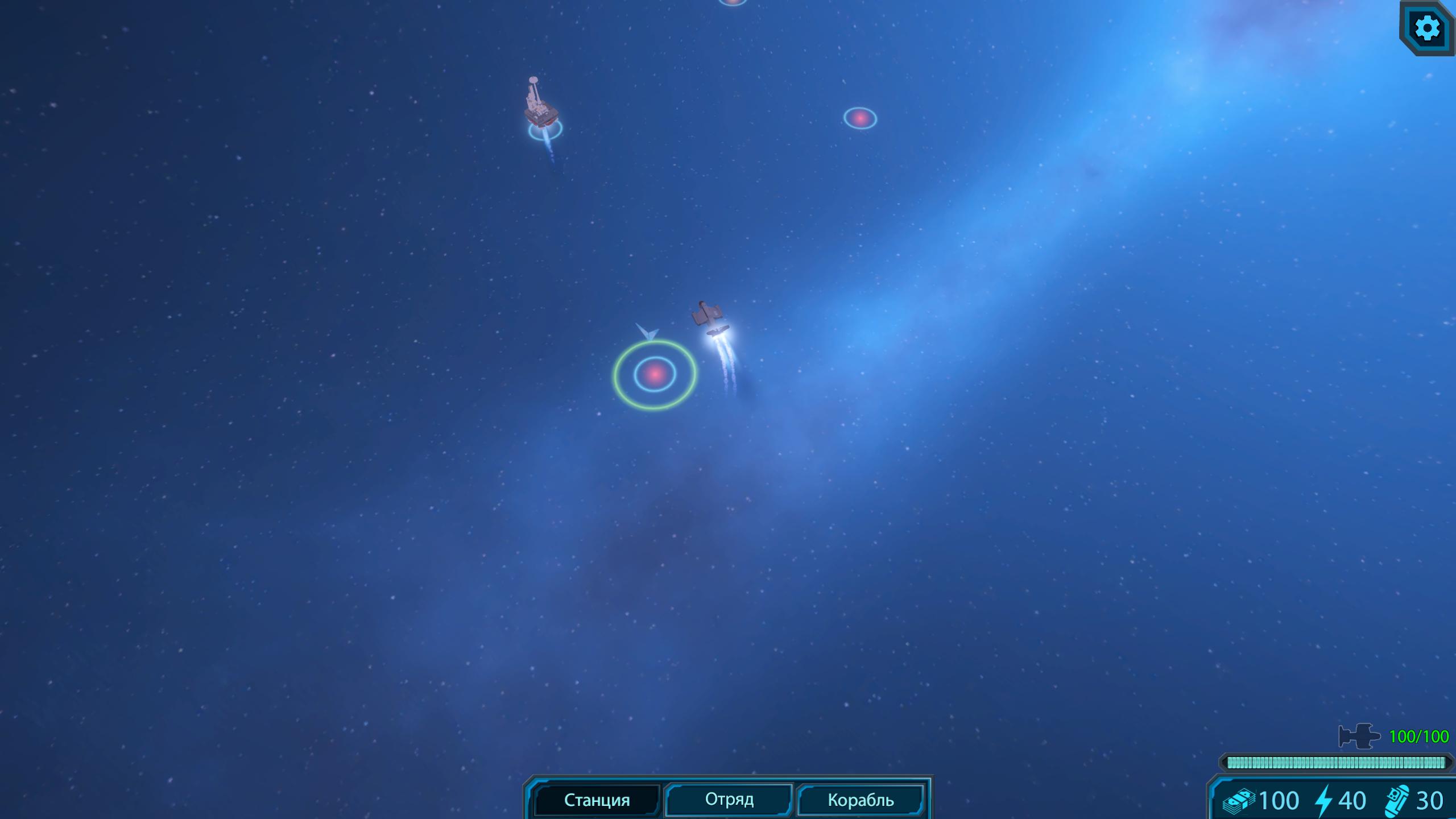Image resolution: width=1456 pixels, height=819 pixels.
Task: Open the settings gear menu
Action: [x=1427, y=28]
